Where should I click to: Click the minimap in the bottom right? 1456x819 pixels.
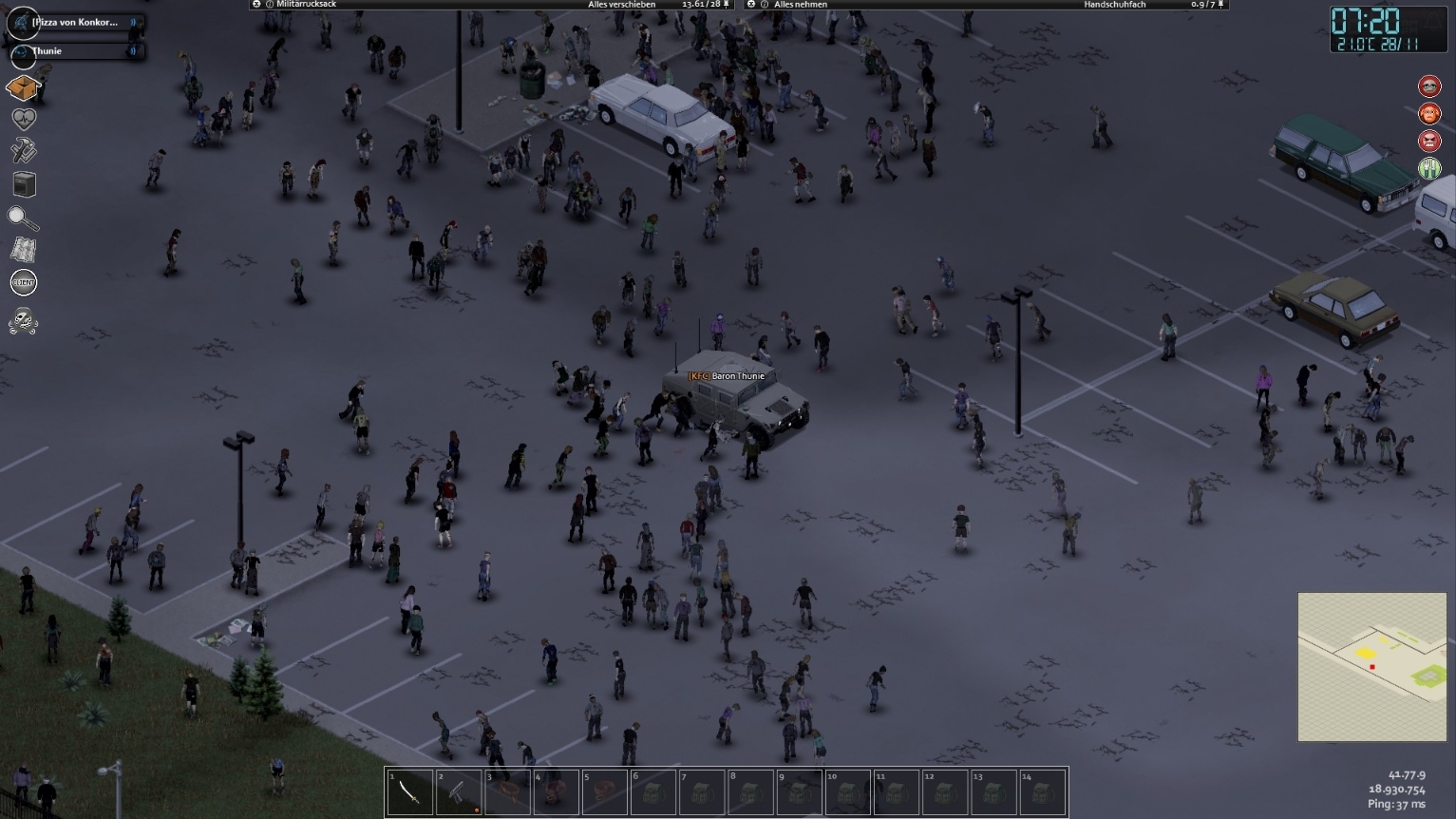click(1371, 665)
